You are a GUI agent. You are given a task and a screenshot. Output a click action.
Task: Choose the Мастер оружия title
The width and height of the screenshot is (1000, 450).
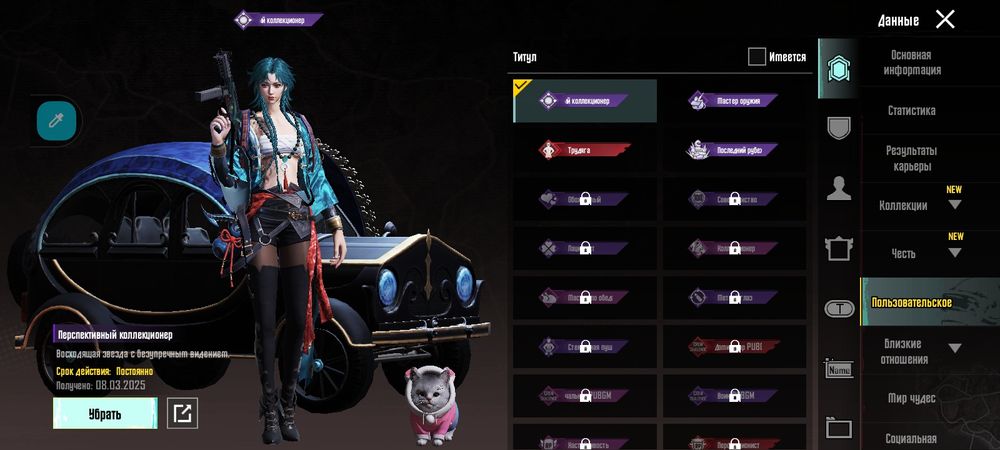(x=733, y=101)
